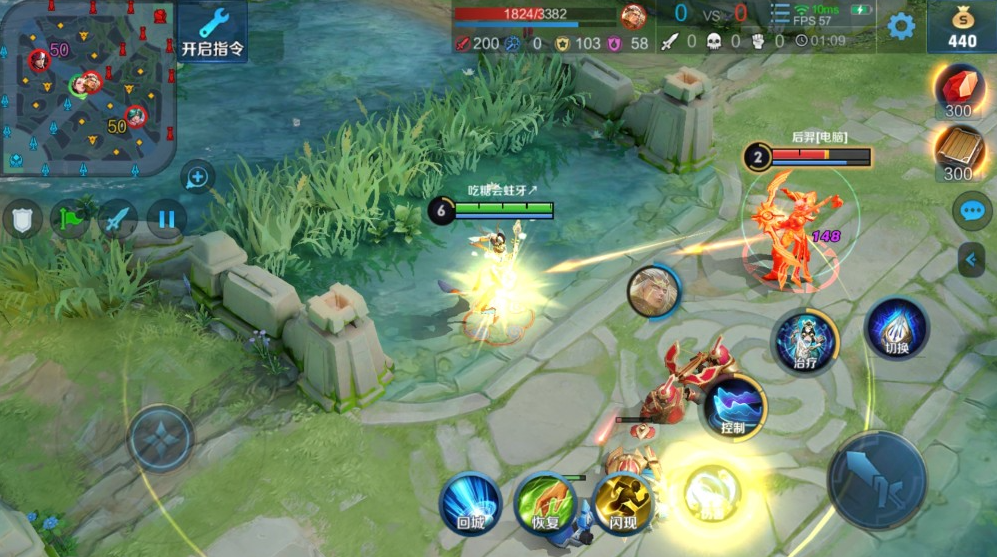
Task: Open the minimap
Action: pyautogui.click(x=88, y=88)
